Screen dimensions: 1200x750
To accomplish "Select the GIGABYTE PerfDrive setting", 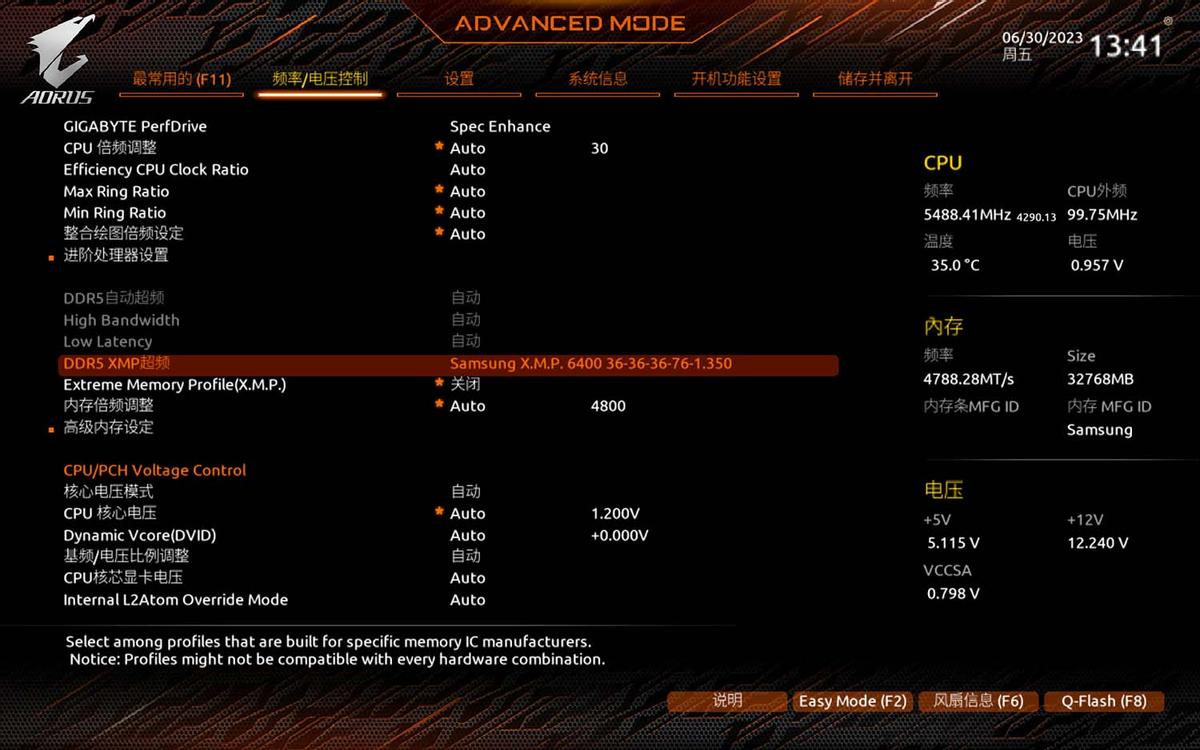I will tap(135, 127).
